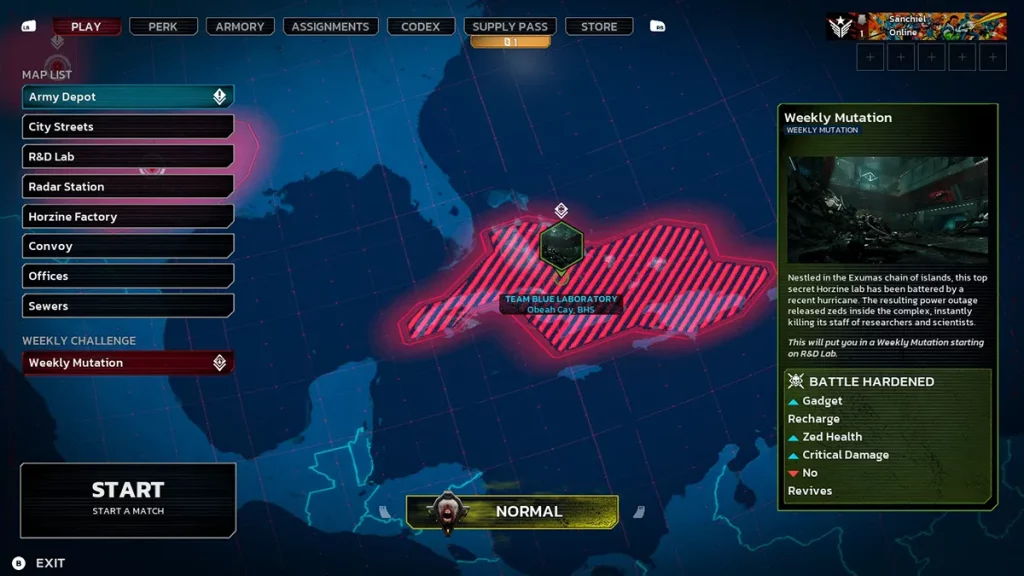The width and height of the screenshot is (1024, 576).
Task: Choose the Horzine Factory map
Action: tap(128, 217)
